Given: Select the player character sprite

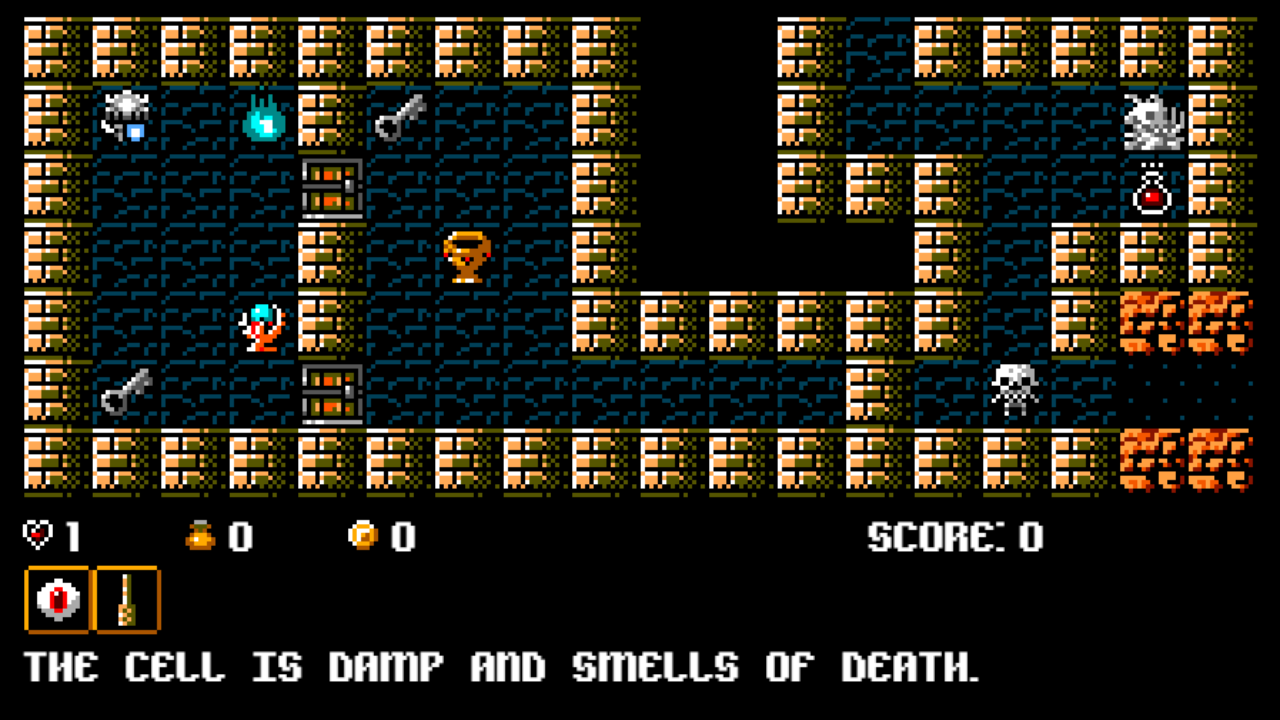Looking at the screenshot, I should coord(262,325).
